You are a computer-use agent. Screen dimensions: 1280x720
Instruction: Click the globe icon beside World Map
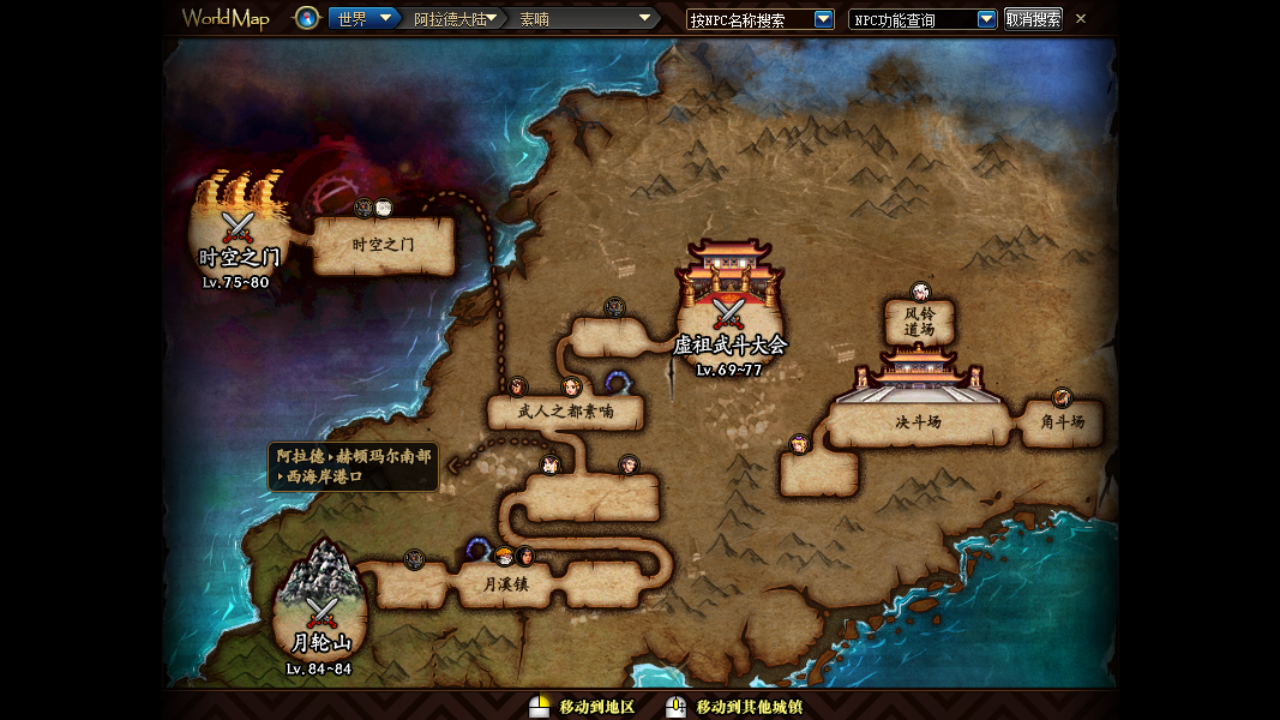coord(307,18)
